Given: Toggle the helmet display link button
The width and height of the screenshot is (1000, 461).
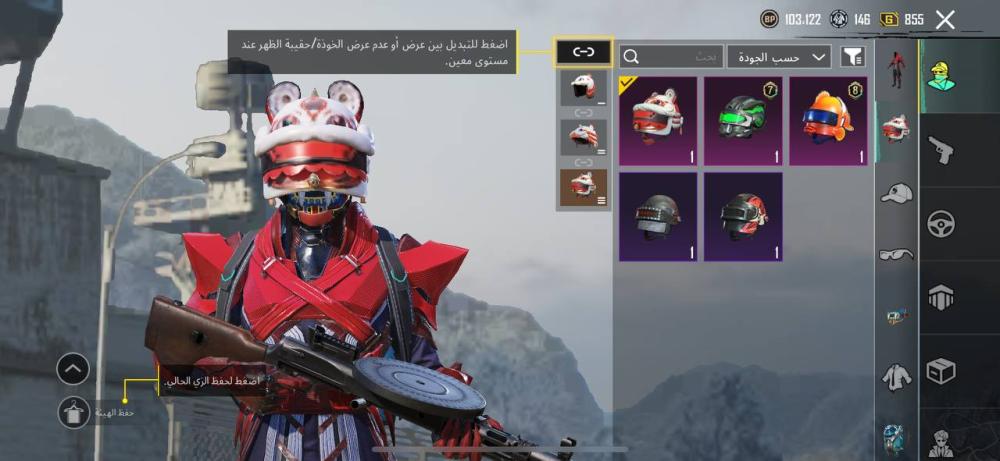Looking at the screenshot, I should (583, 52).
